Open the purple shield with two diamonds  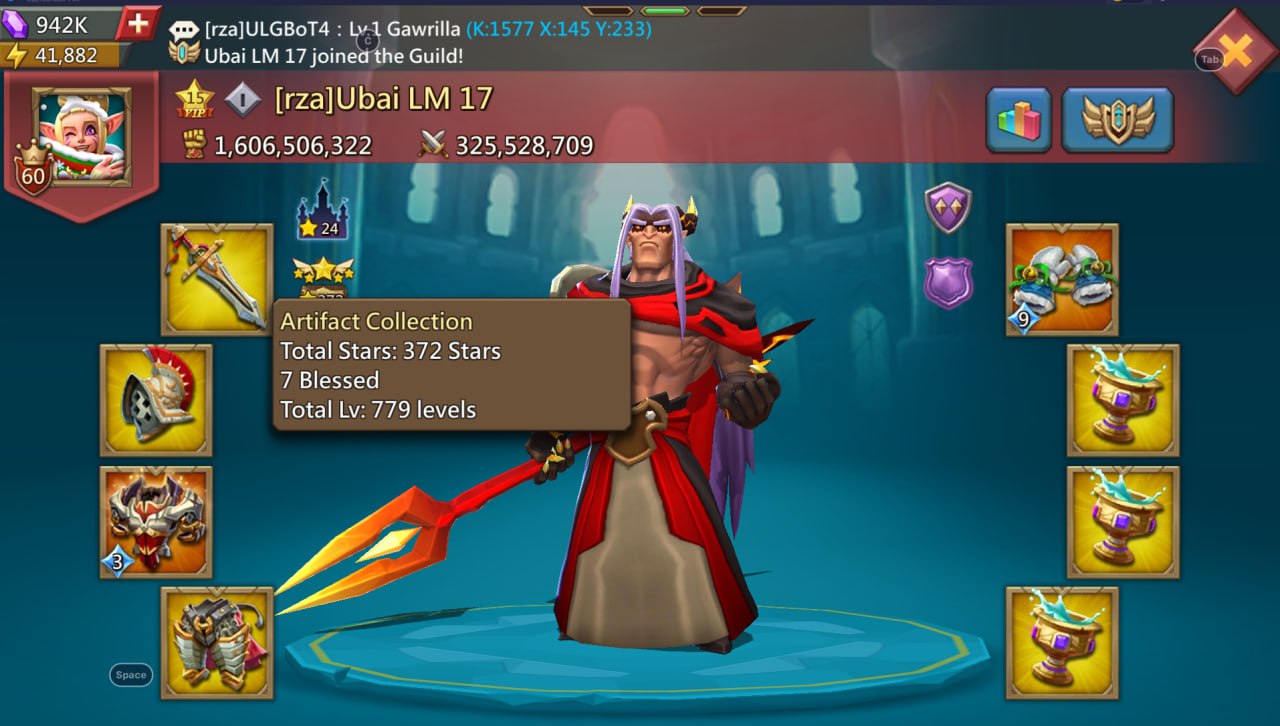[947, 207]
